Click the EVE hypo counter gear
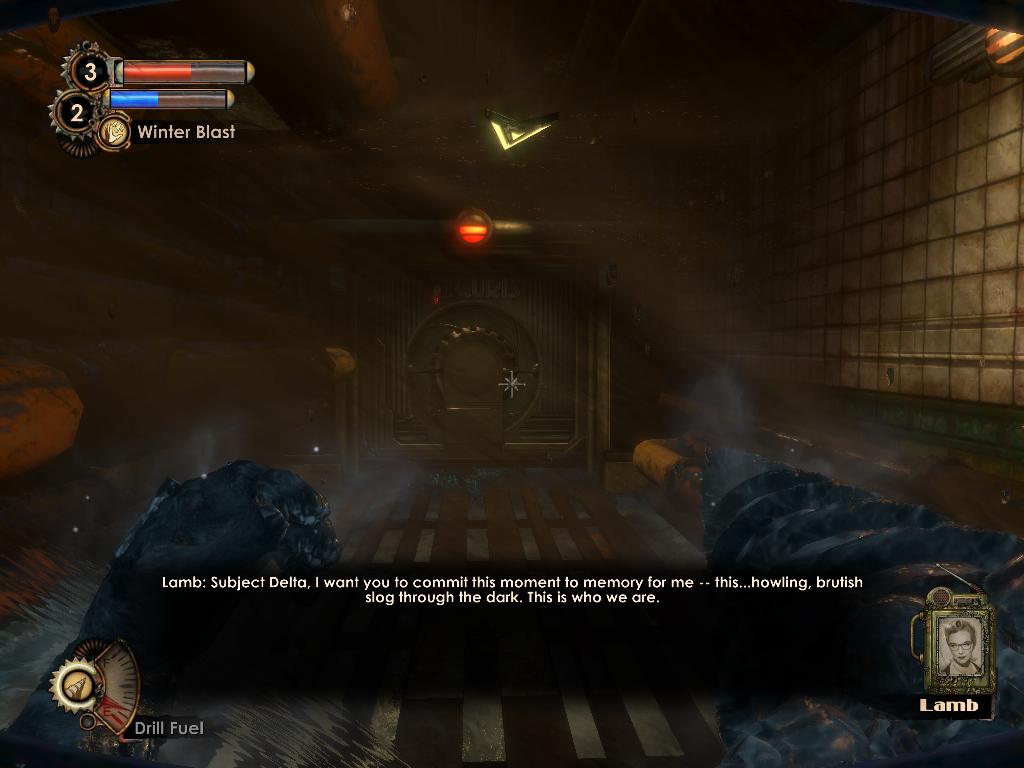 [x=75, y=113]
